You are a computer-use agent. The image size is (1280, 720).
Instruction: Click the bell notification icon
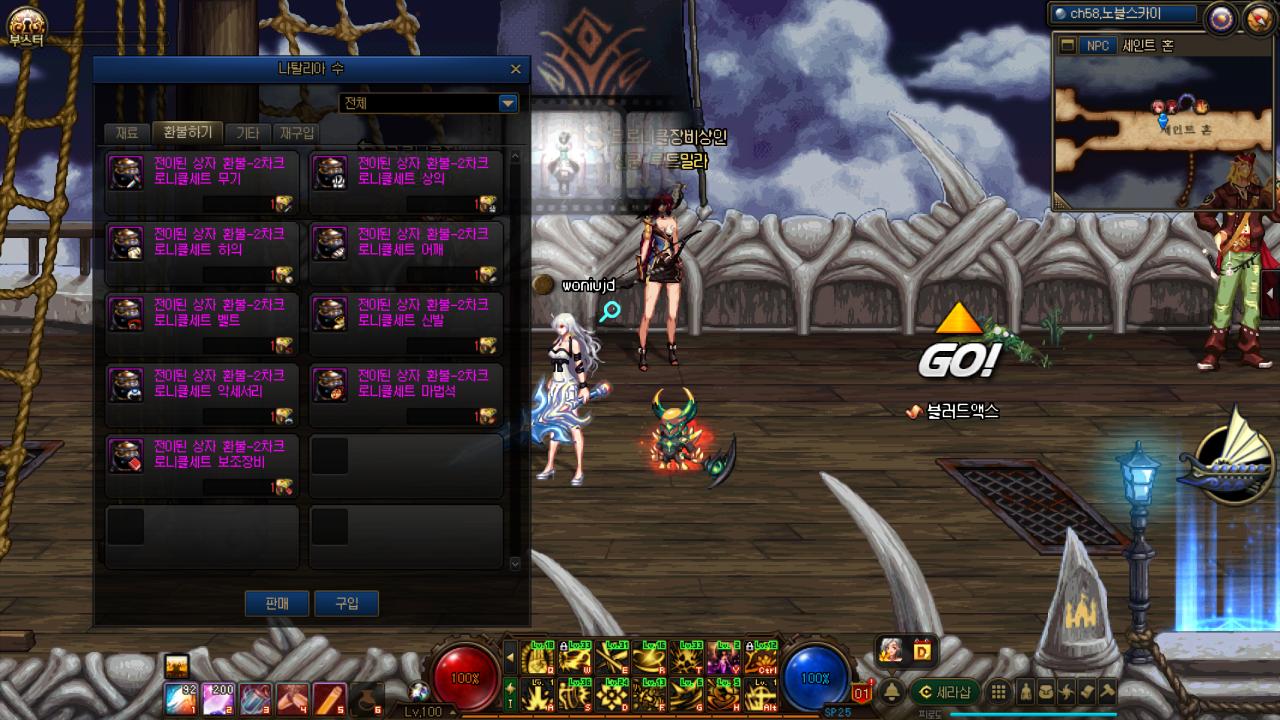pos(891,692)
